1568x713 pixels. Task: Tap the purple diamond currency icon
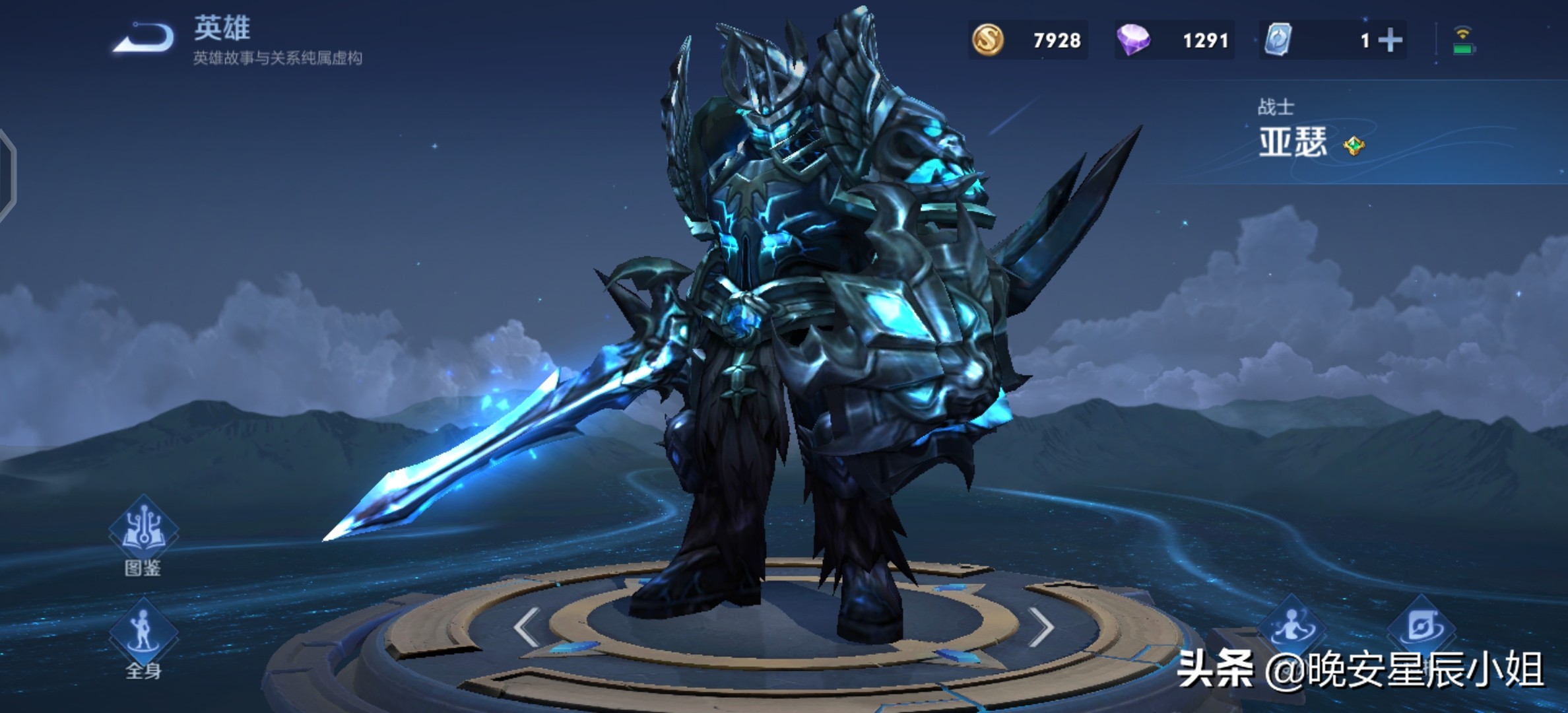point(1133,40)
